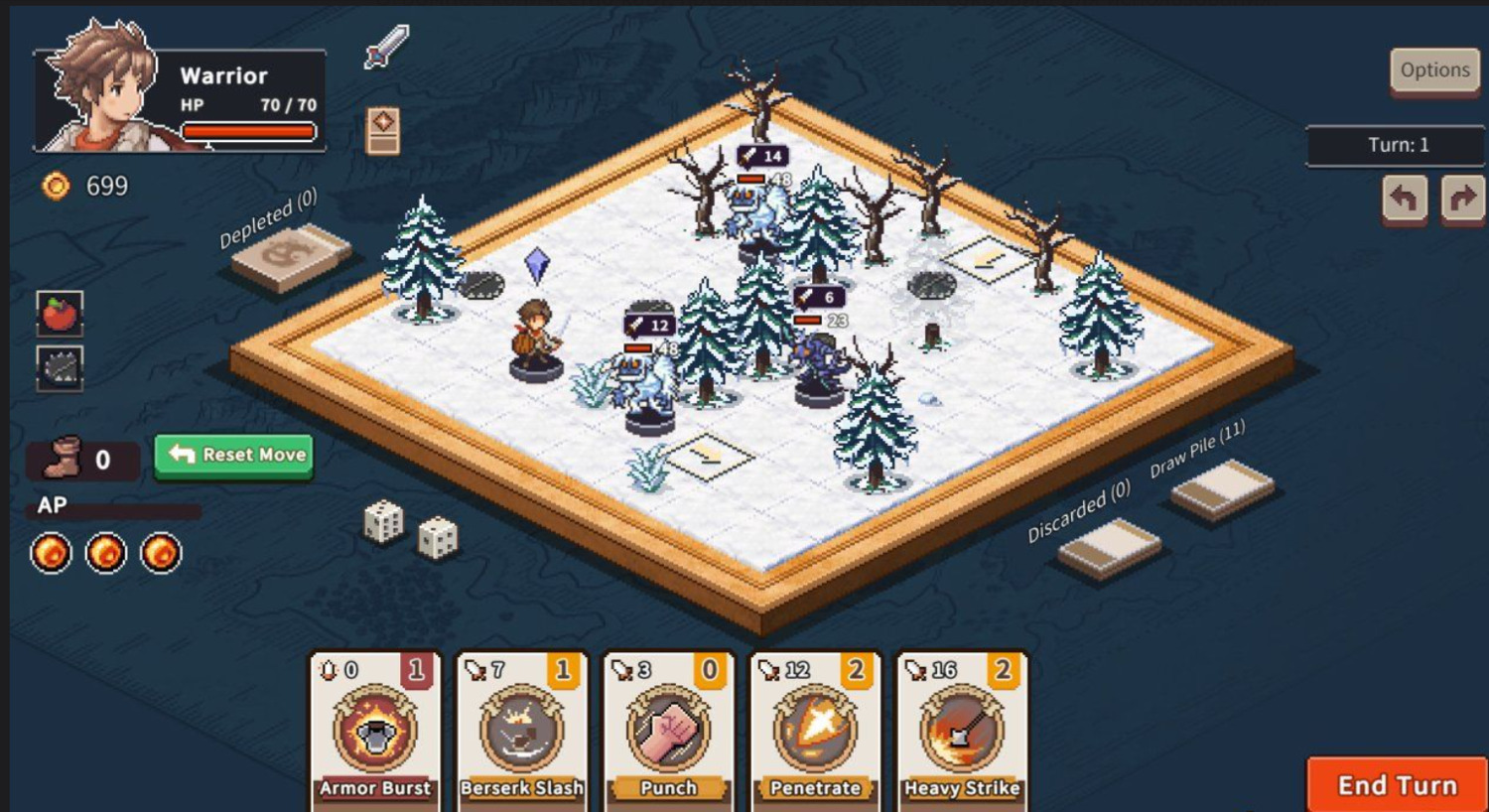Select the Berserk Slash card
This screenshot has height=812, width=1489.
[x=522, y=732]
